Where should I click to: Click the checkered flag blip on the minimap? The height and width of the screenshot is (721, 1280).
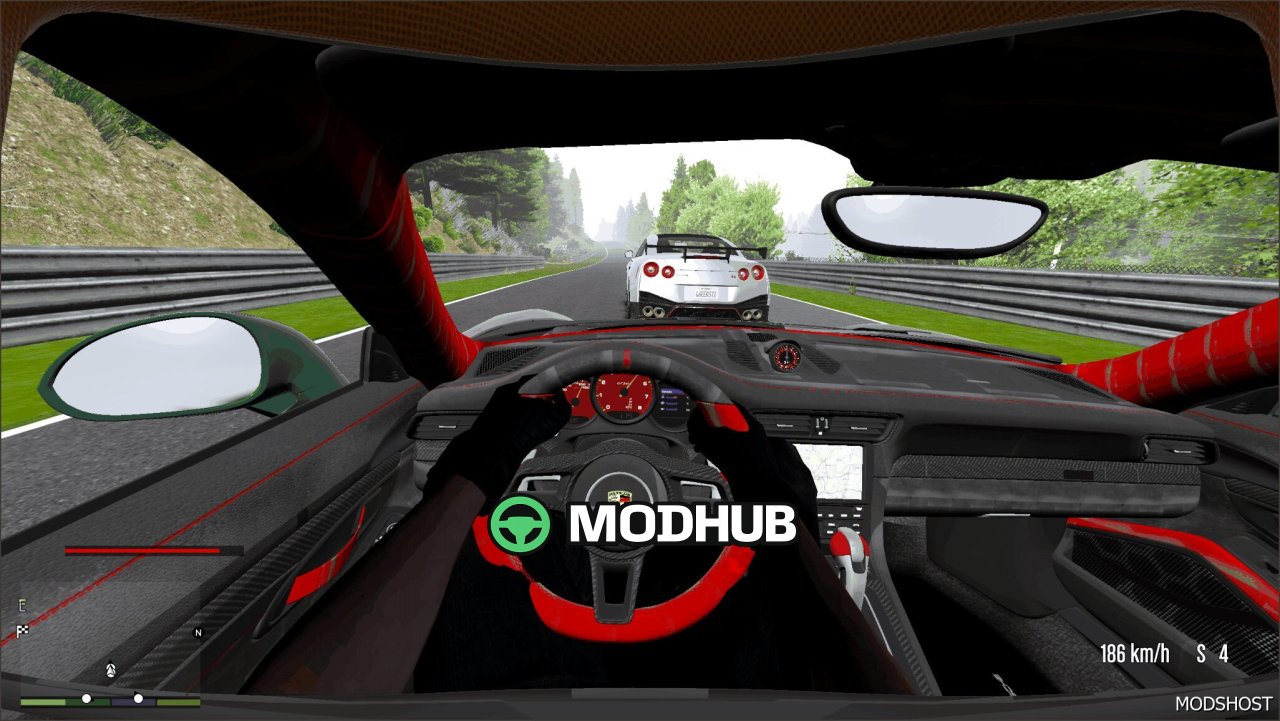point(22,630)
